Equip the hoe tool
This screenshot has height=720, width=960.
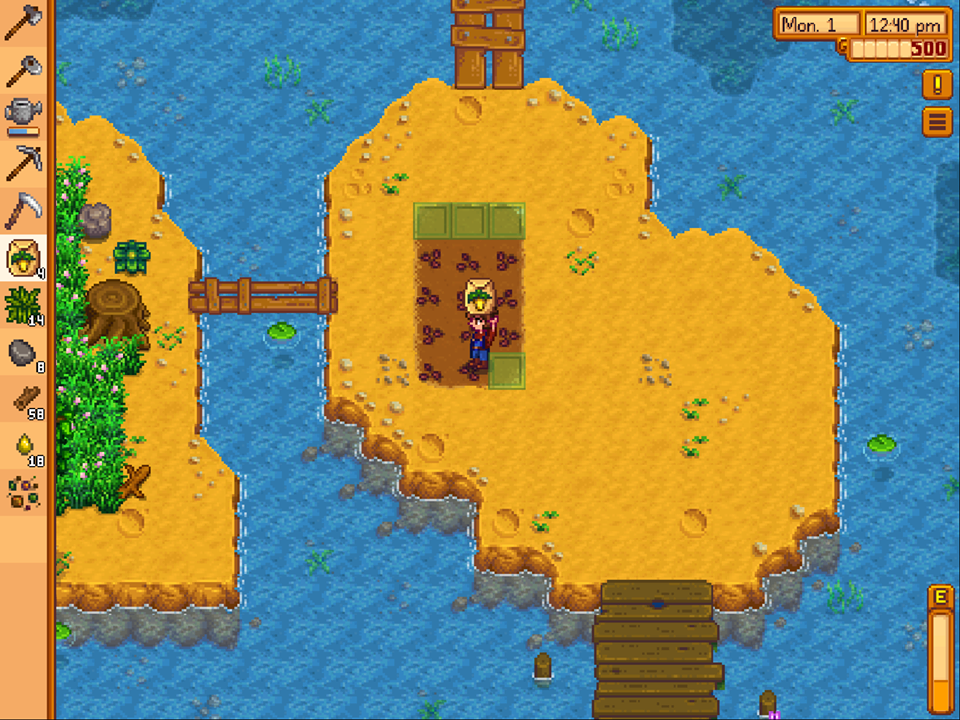pos(23,70)
